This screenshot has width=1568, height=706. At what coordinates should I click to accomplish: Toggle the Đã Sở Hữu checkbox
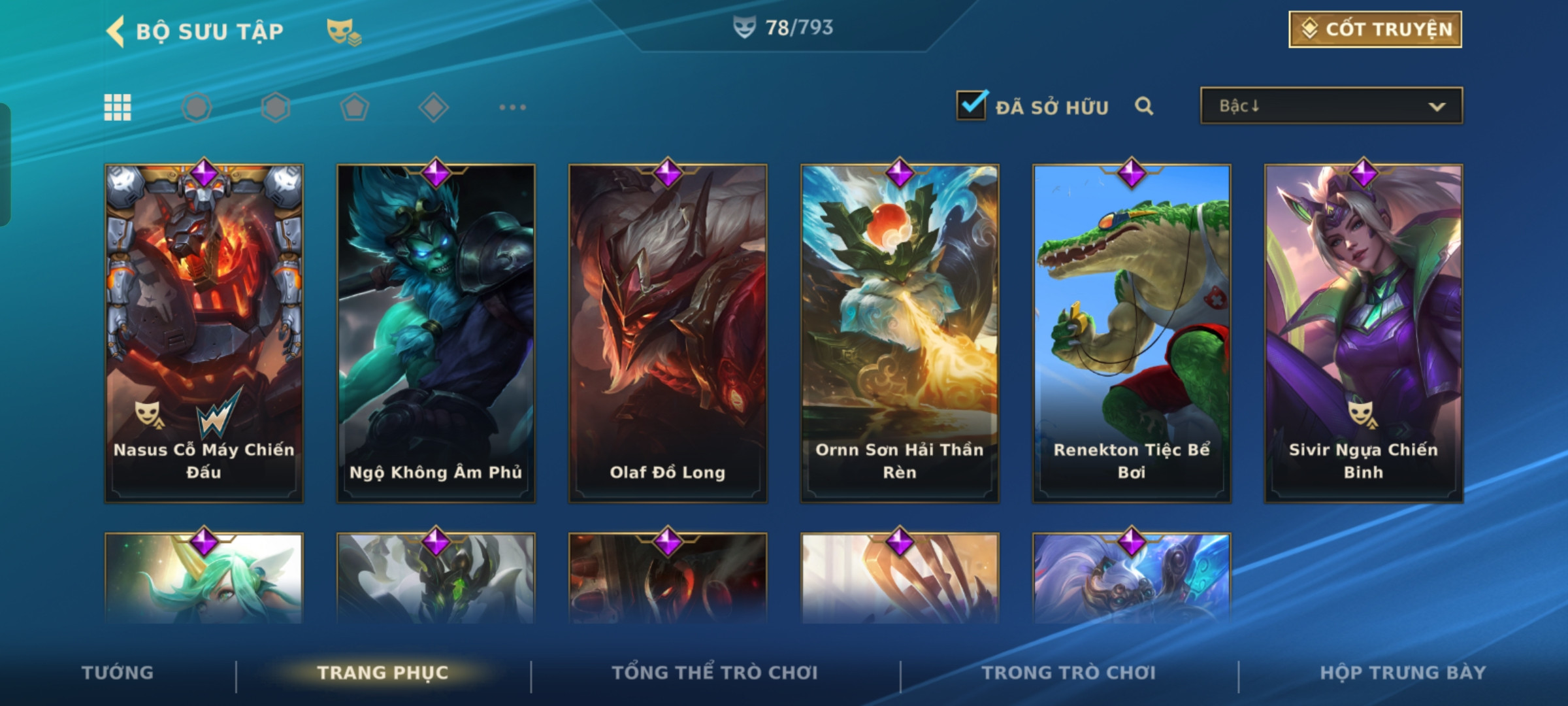pos(972,105)
